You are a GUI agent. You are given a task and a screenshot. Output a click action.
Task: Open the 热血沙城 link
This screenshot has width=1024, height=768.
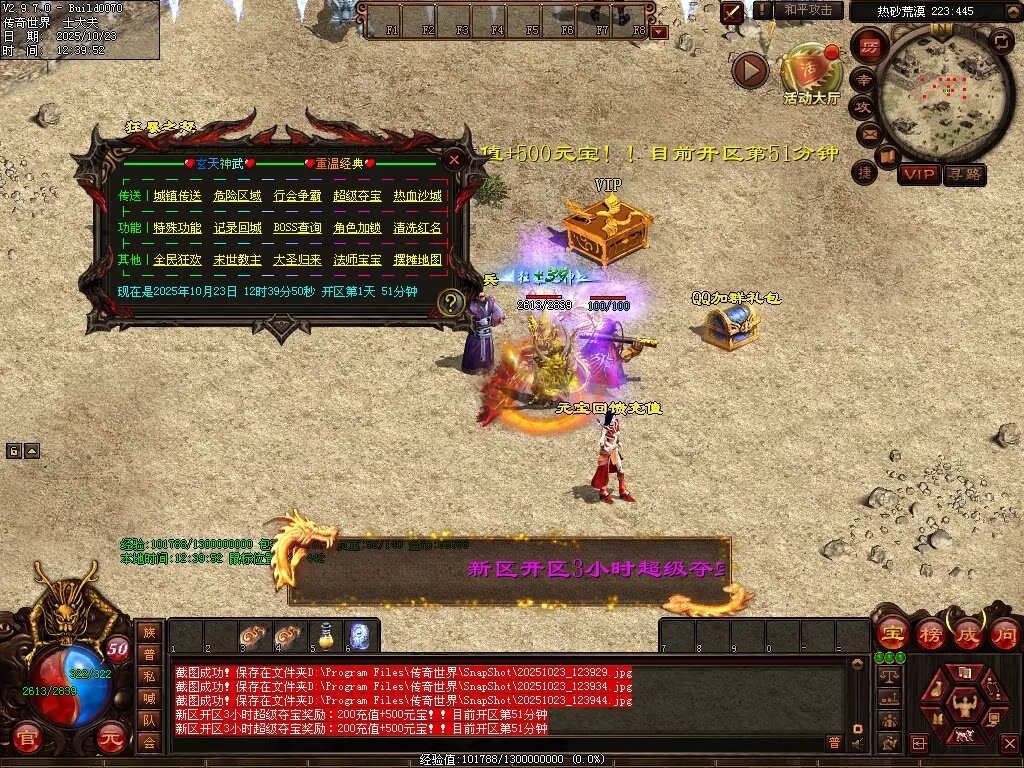click(x=417, y=196)
